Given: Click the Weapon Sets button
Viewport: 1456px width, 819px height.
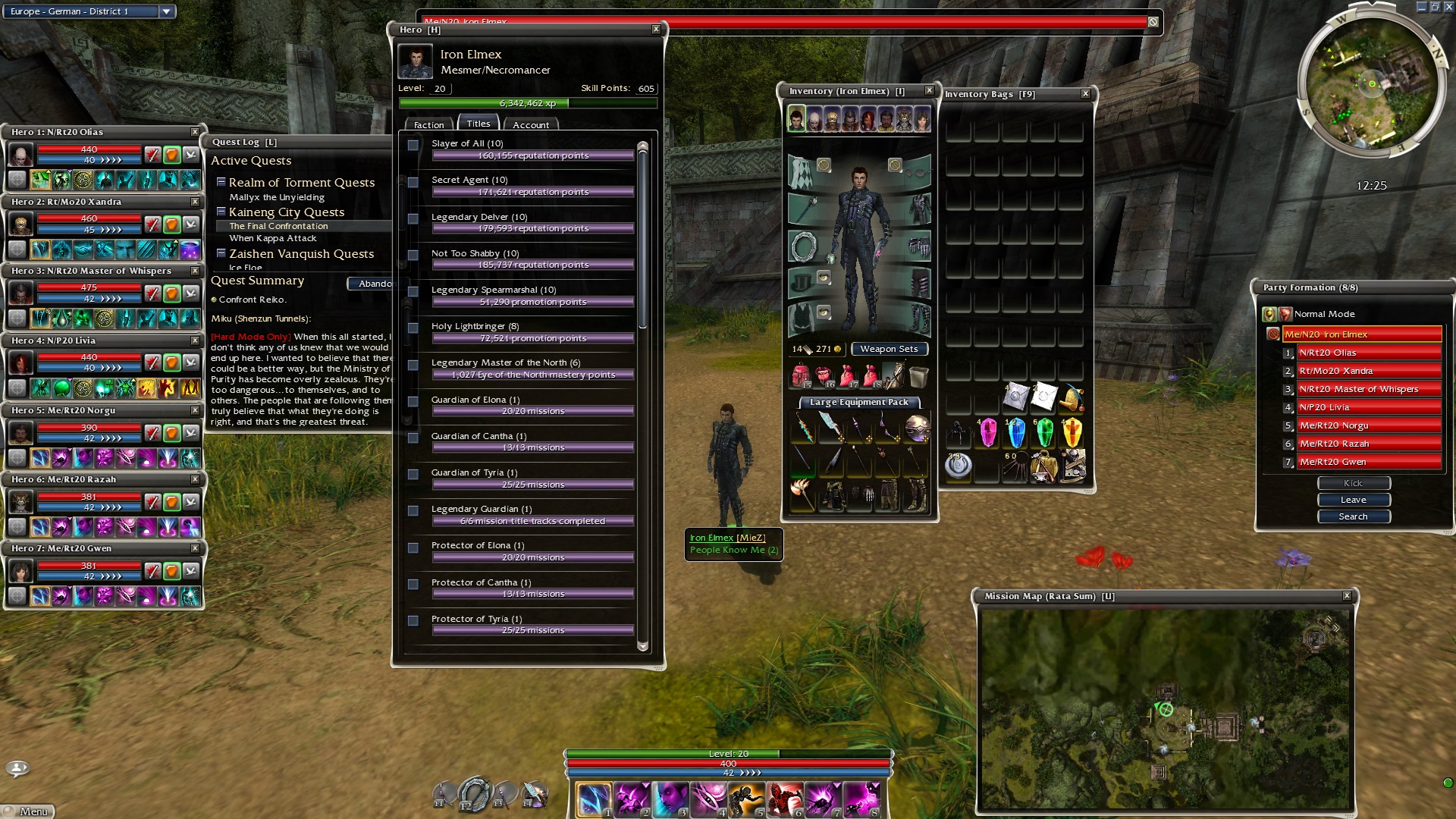Looking at the screenshot, I should coord(889,349).
